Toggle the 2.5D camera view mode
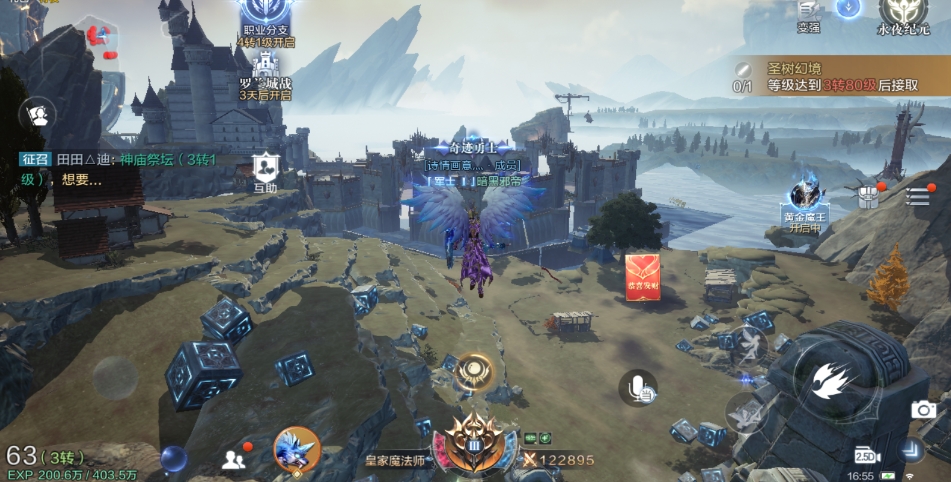Viewport: 951px width, 482px height. point(865,455)
